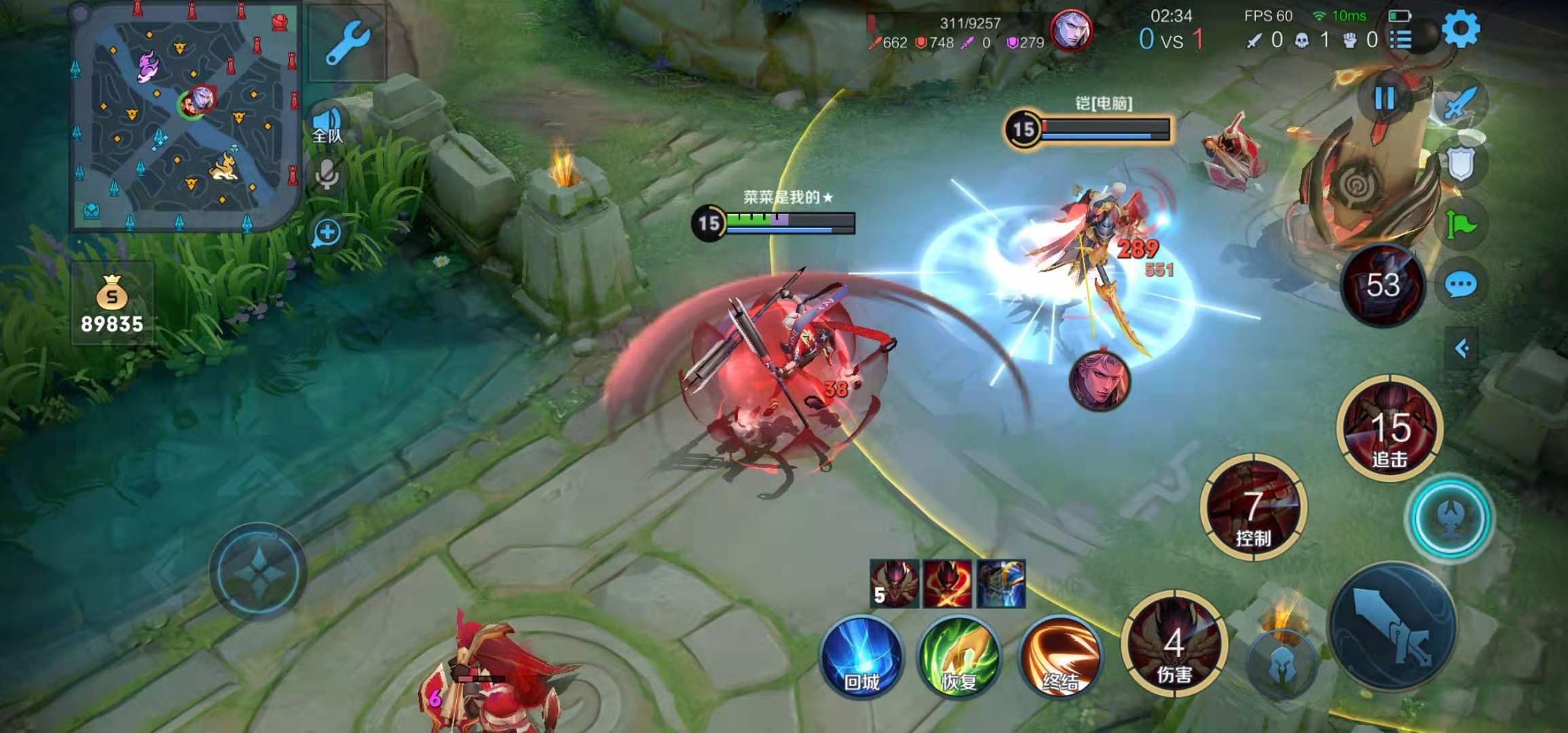Open the wrench tool button

click(347, 45)
